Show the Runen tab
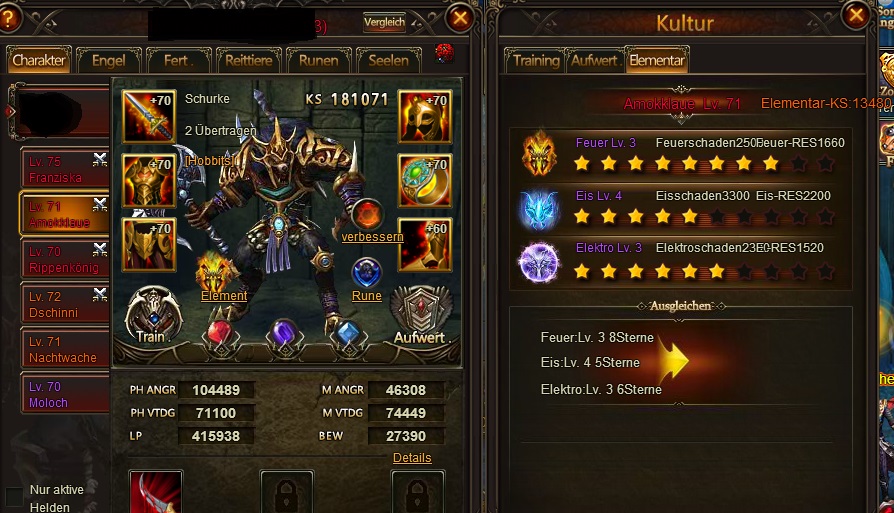Screen dimensions: 894x513 click(x=318, y=61)
